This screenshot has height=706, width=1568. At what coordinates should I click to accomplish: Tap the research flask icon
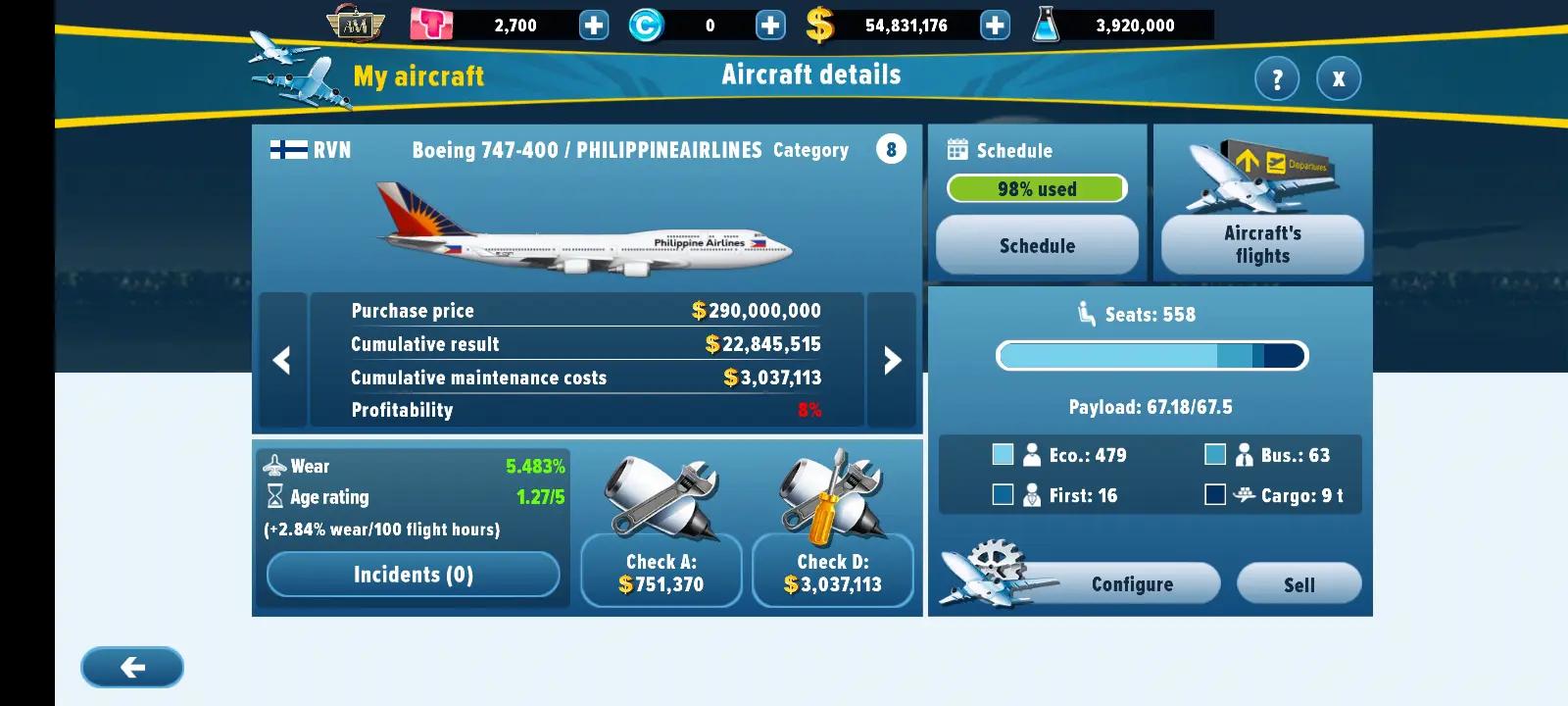[x=1047, y=25]
